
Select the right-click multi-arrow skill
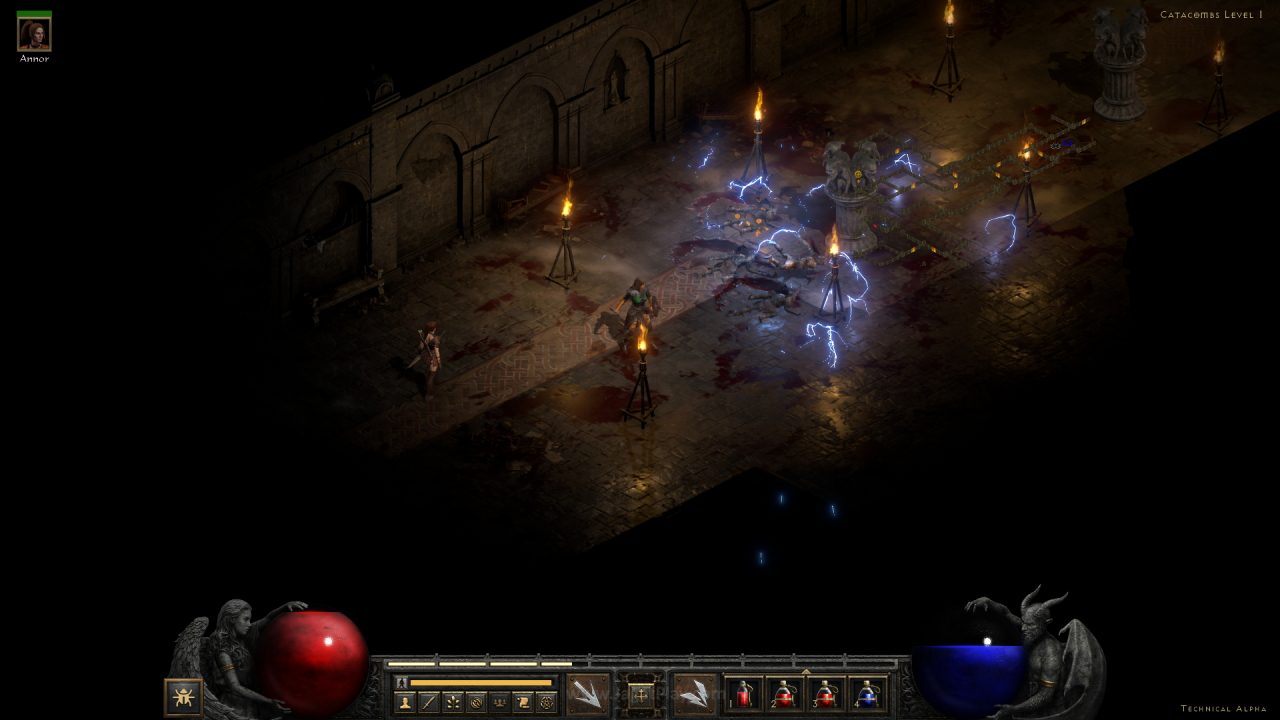(694, 693)
